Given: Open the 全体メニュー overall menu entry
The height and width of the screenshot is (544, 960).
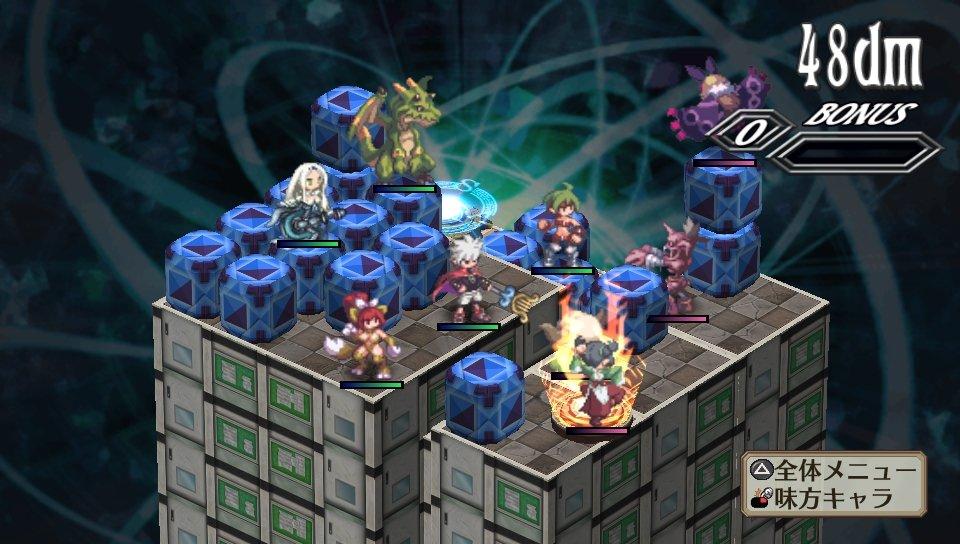Looking at the screenshot, I should tap(832, 471).
